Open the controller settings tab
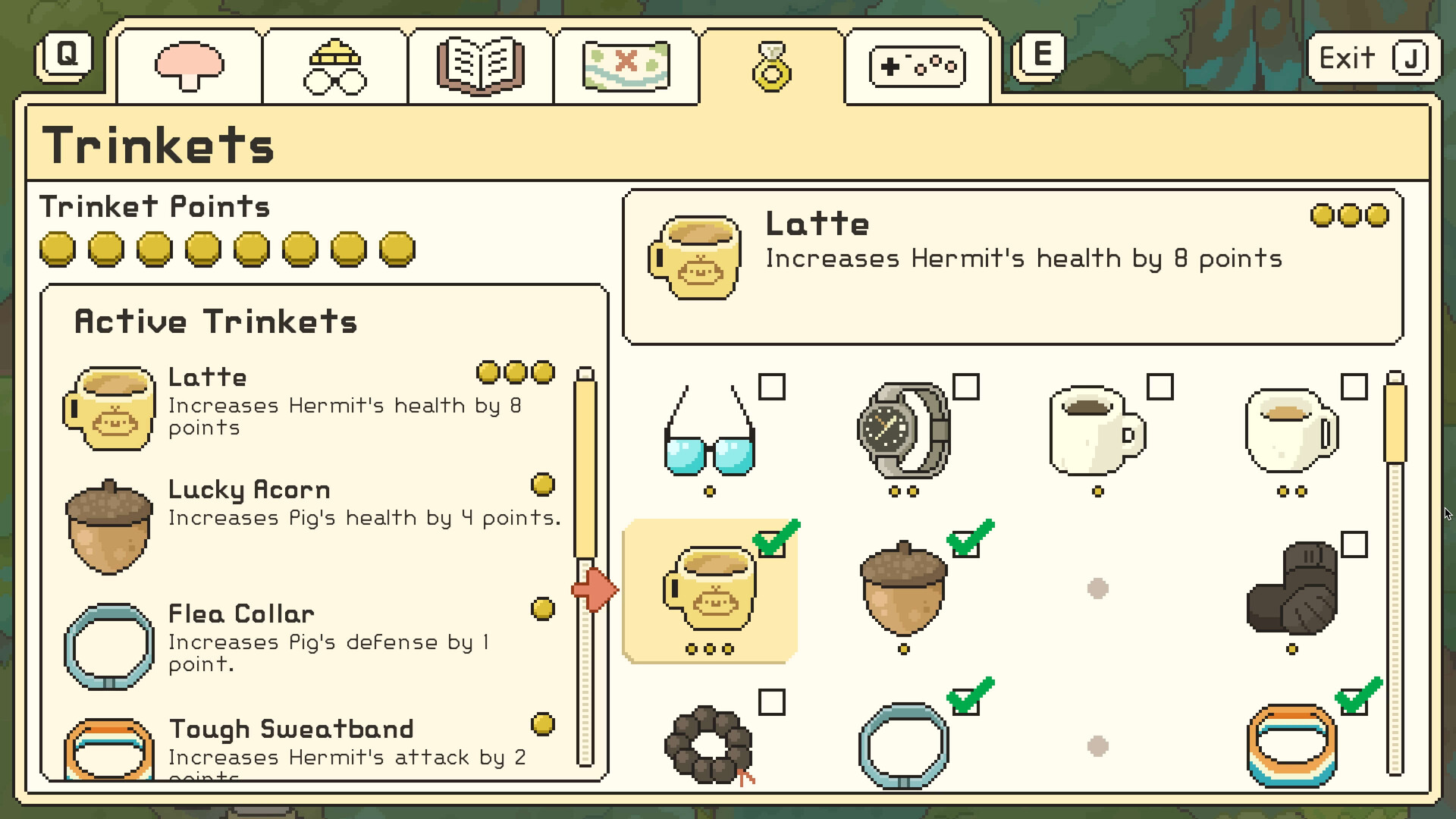Viewport: 1456px width, 819px height. tap(917, 64)
